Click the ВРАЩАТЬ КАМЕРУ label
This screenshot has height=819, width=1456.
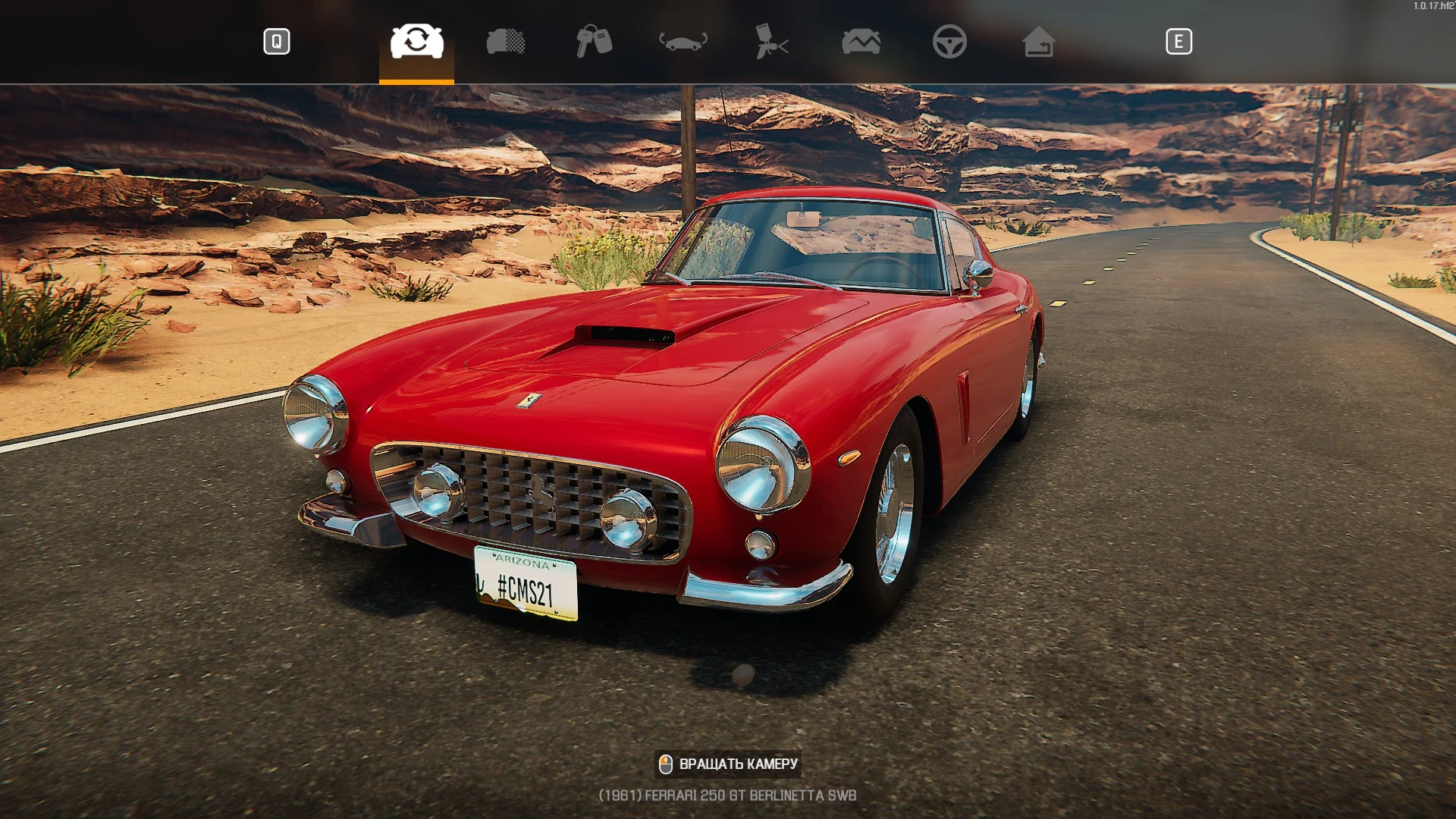tap(739, 764)
